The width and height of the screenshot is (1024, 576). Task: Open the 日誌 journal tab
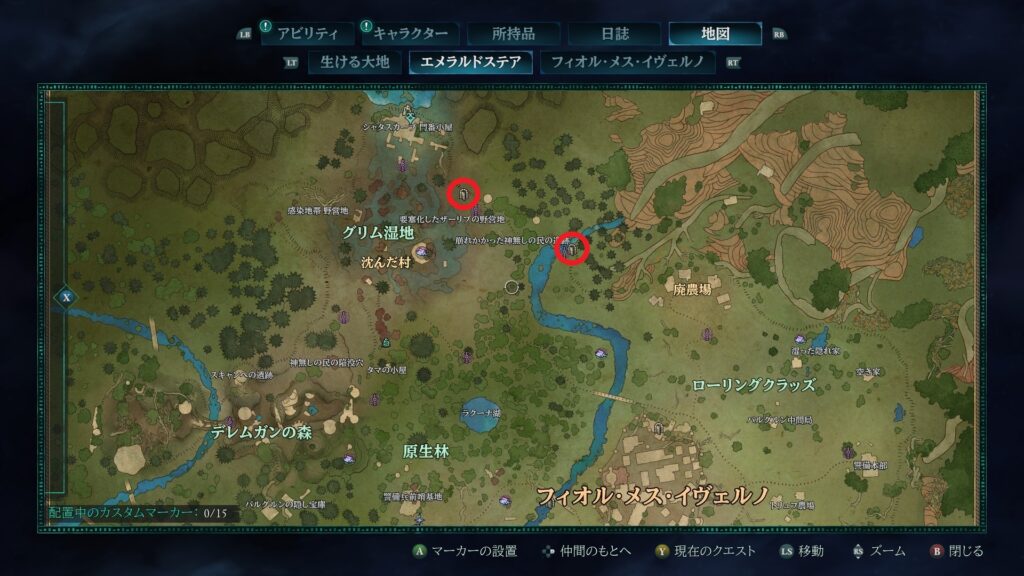pos(614,34)
